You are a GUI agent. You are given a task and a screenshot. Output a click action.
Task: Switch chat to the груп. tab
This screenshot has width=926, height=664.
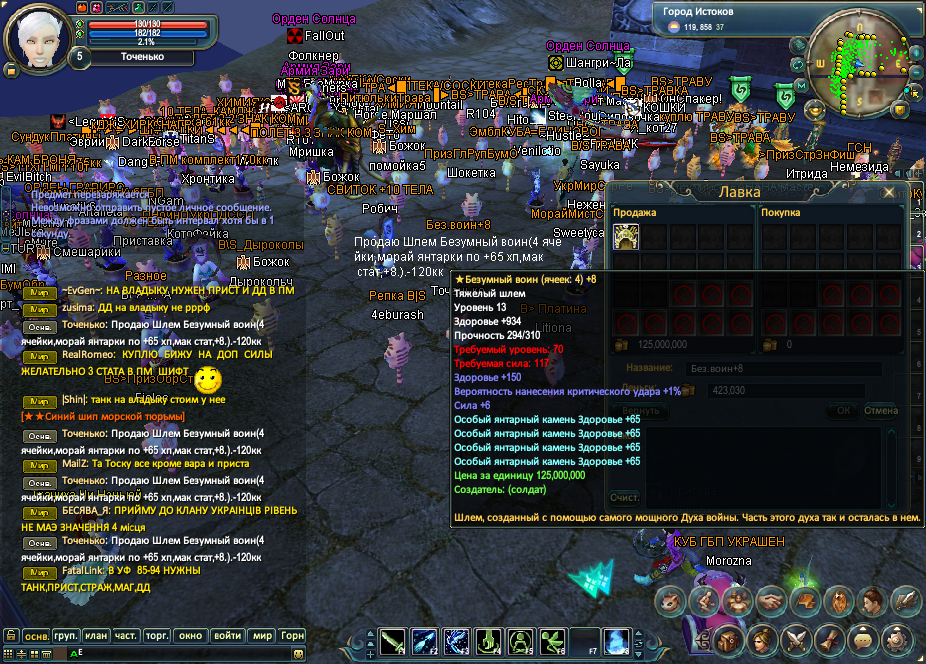click(x=67, y=636)
